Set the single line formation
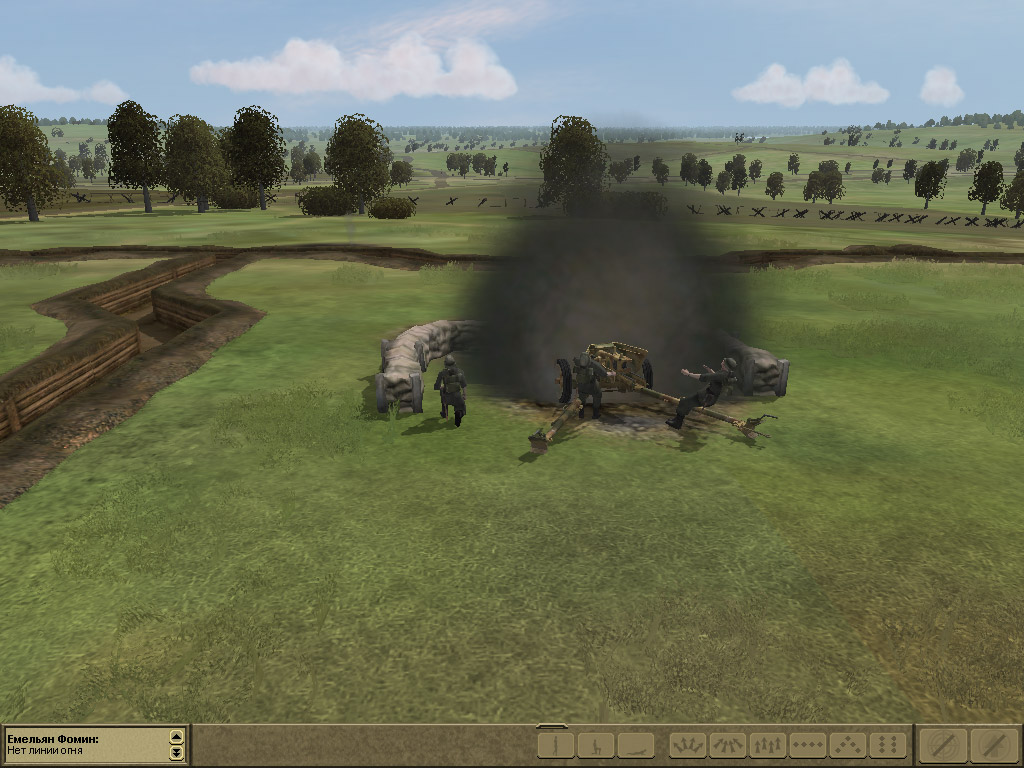The image size is (1024, 768). (807, 745)
